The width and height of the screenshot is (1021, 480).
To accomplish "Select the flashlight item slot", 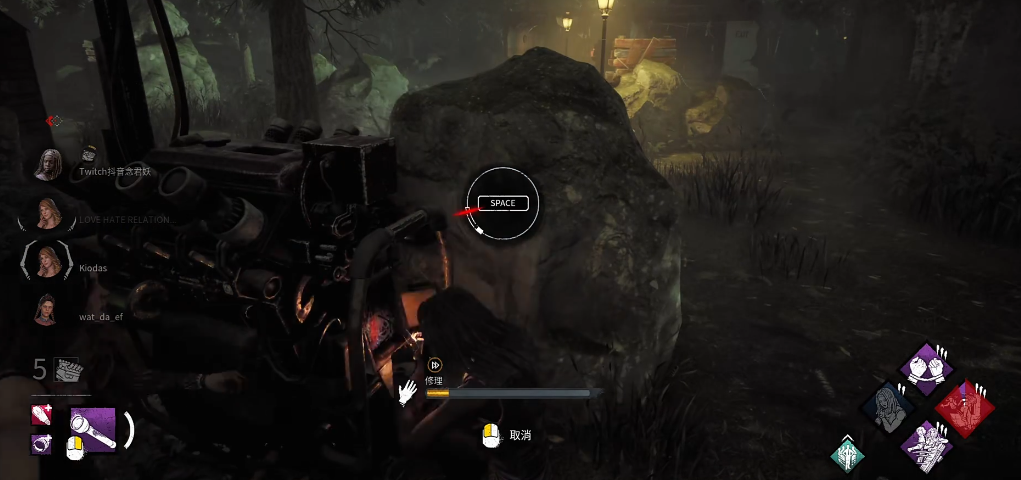I will (93, 429).
